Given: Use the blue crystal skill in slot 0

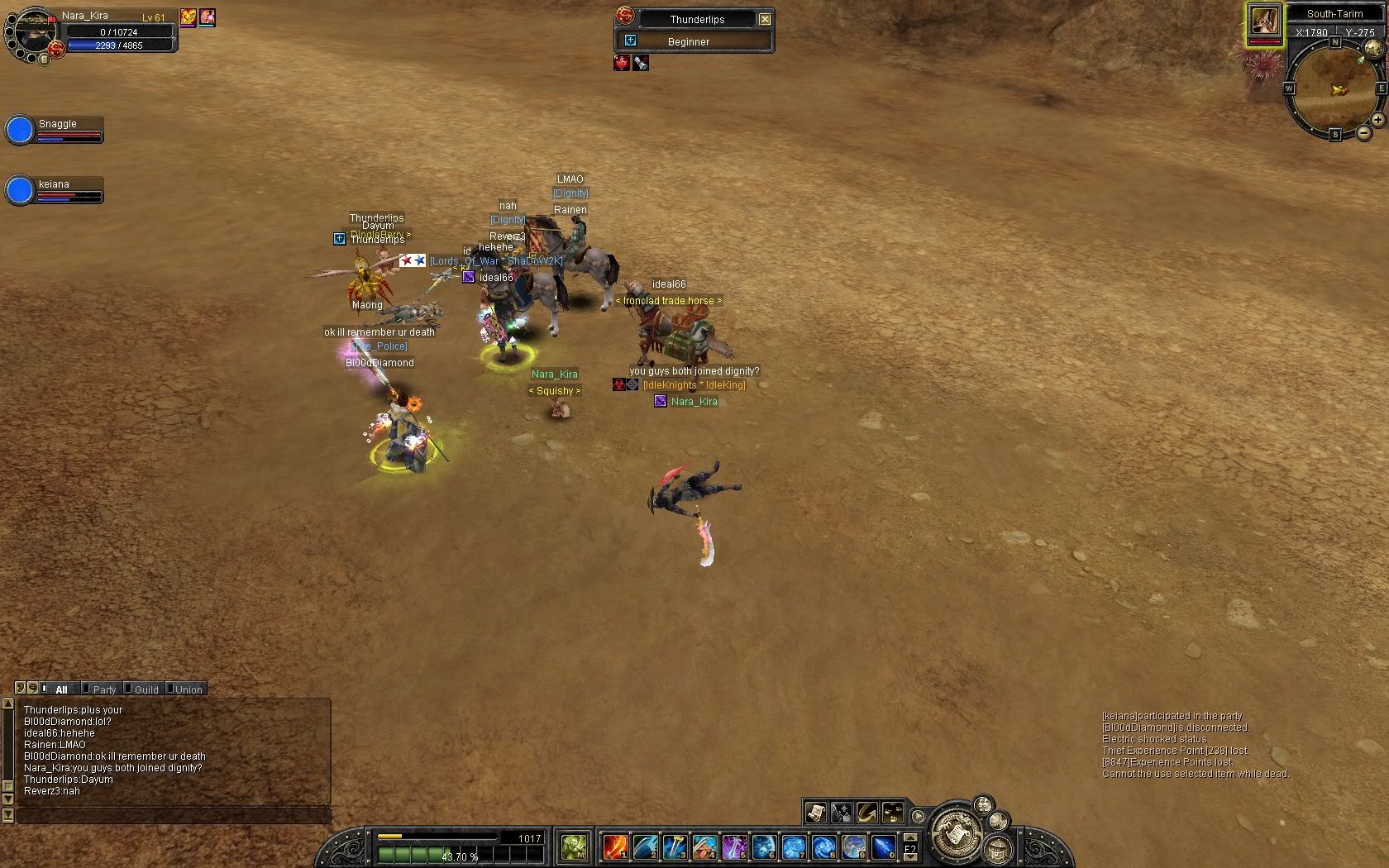Looking at the screenshot, I should coord(883,847).
